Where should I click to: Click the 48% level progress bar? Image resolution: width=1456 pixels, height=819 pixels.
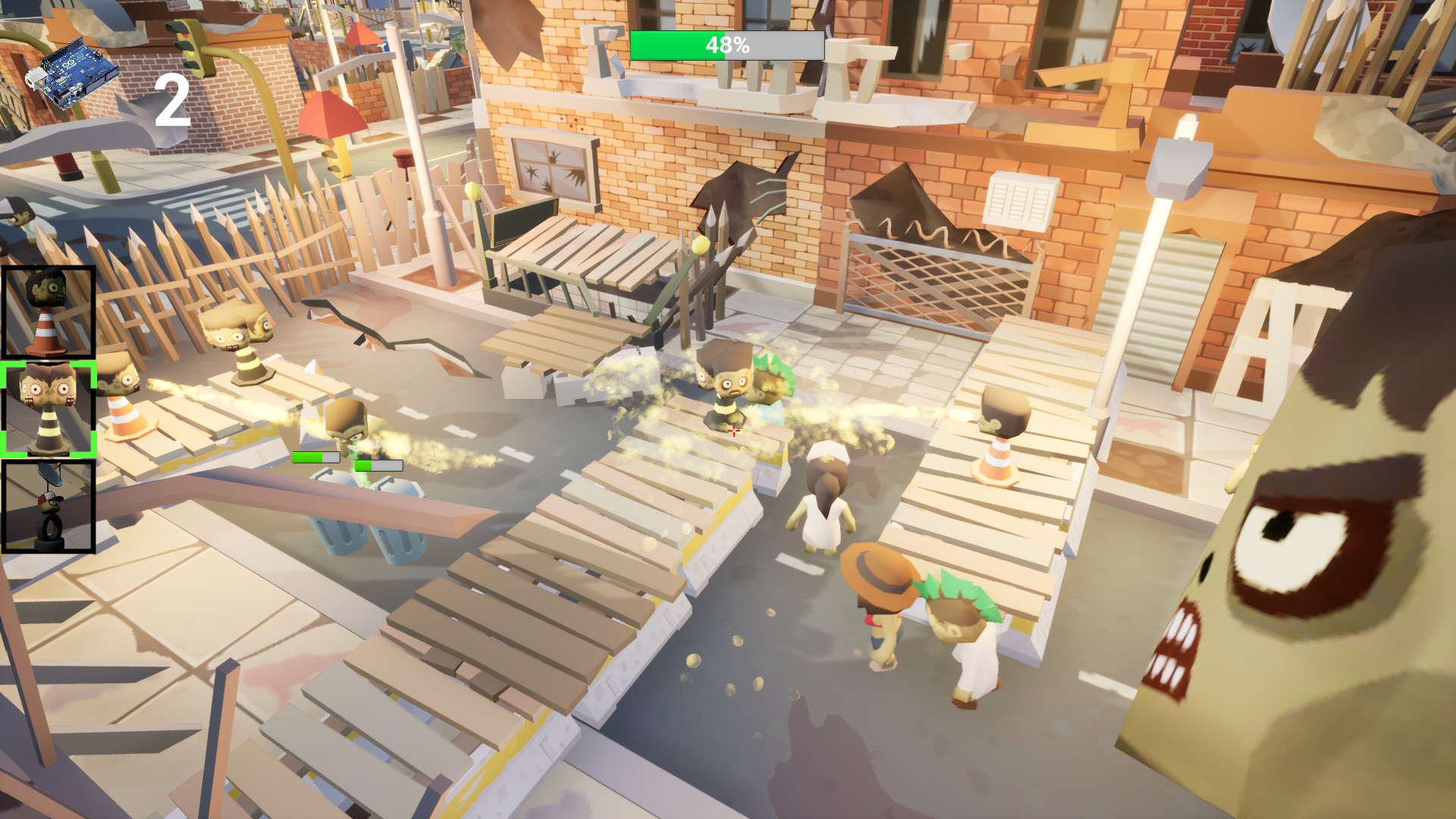[726, 45]
